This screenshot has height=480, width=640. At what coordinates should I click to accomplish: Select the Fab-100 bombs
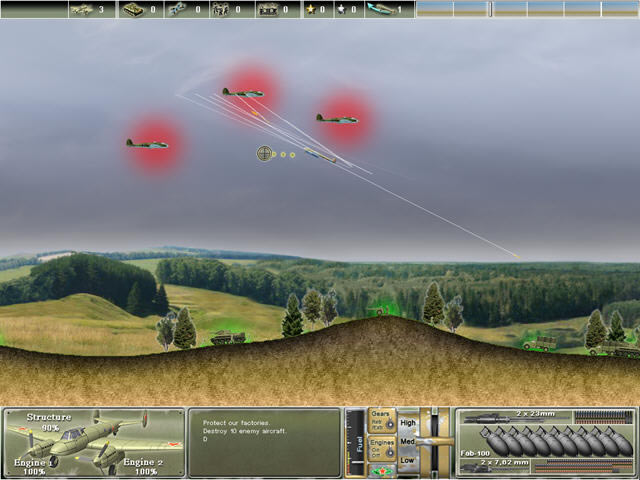[545, 442]
